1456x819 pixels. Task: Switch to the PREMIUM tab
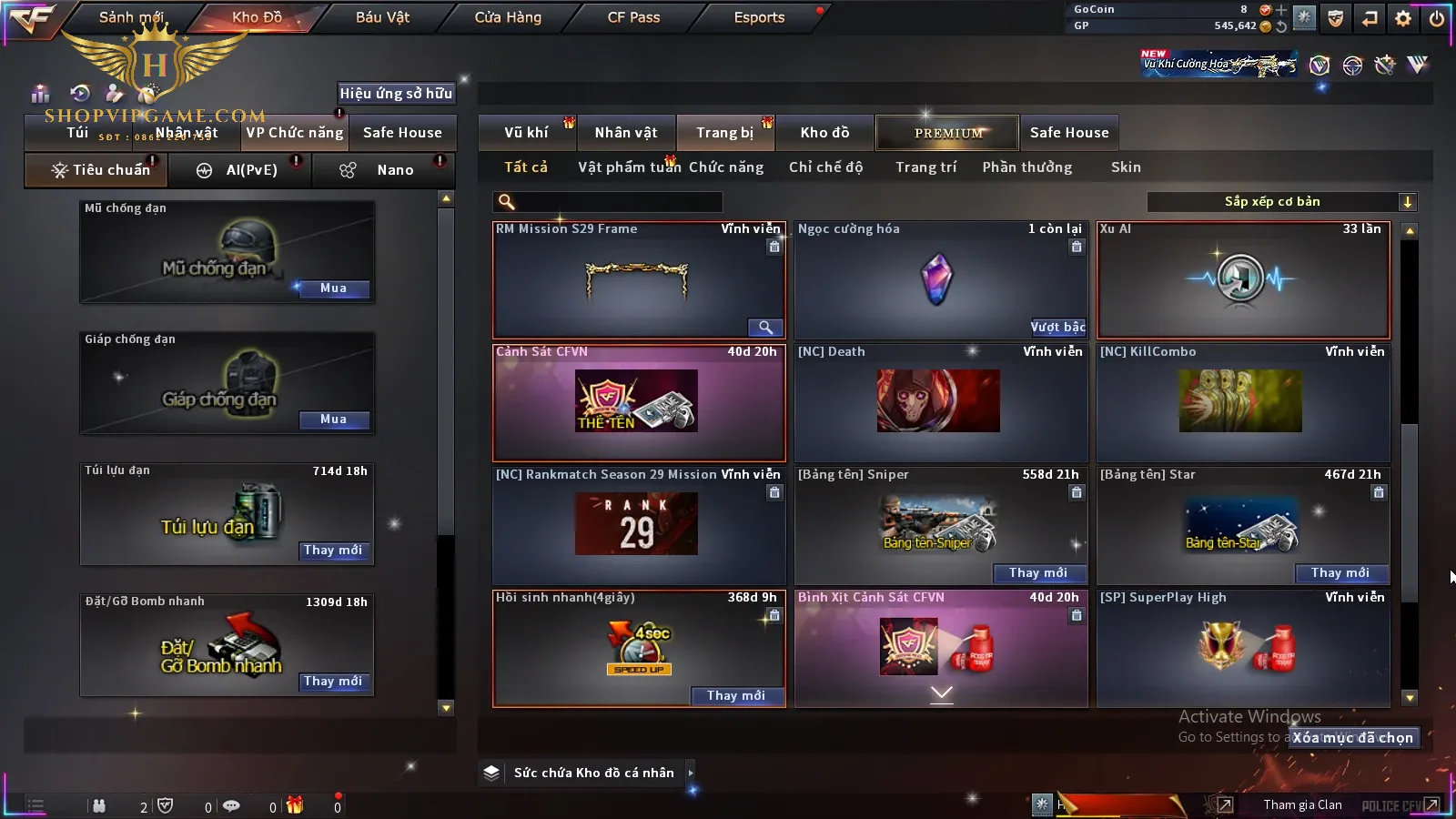[x=948, y=133]
